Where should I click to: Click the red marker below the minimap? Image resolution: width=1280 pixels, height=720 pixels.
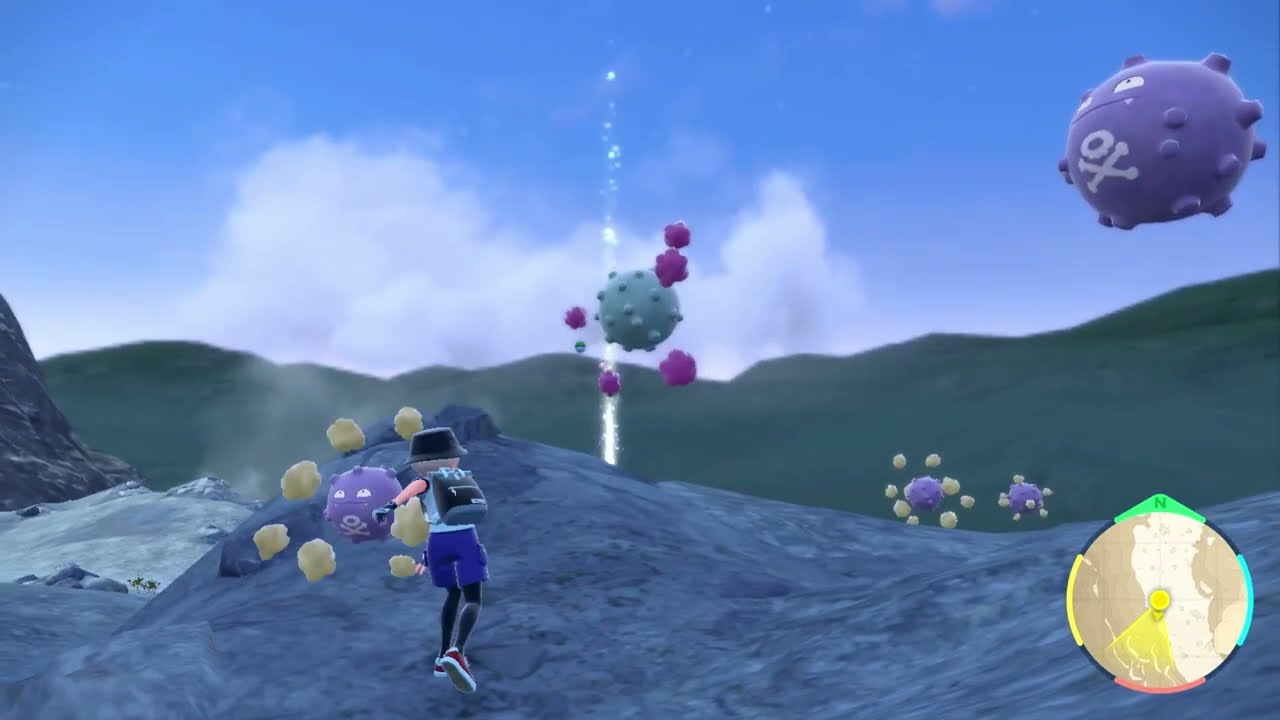pos(1160,683)
